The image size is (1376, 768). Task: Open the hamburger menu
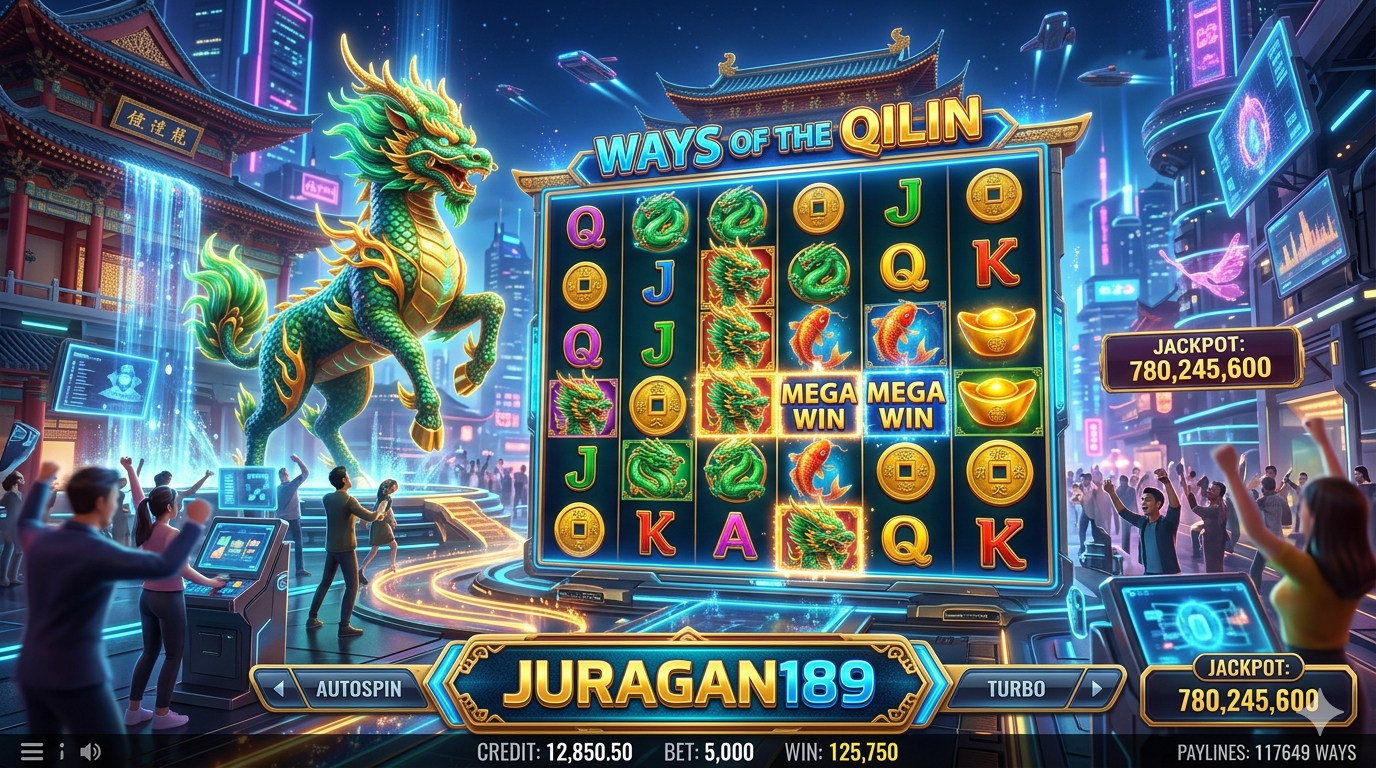(x=32, y=752)
